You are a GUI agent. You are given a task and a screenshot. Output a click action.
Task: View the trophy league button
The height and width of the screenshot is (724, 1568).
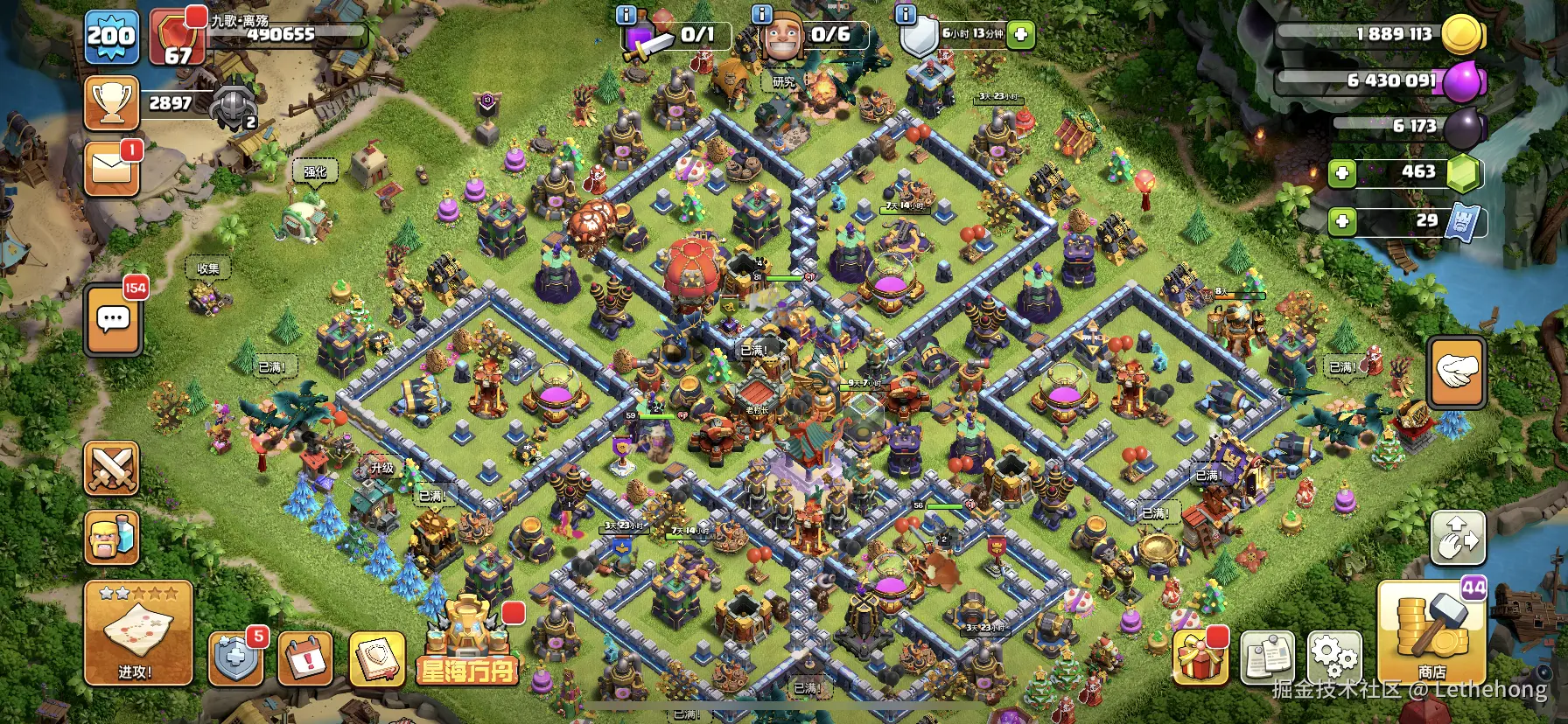[112, 103]
